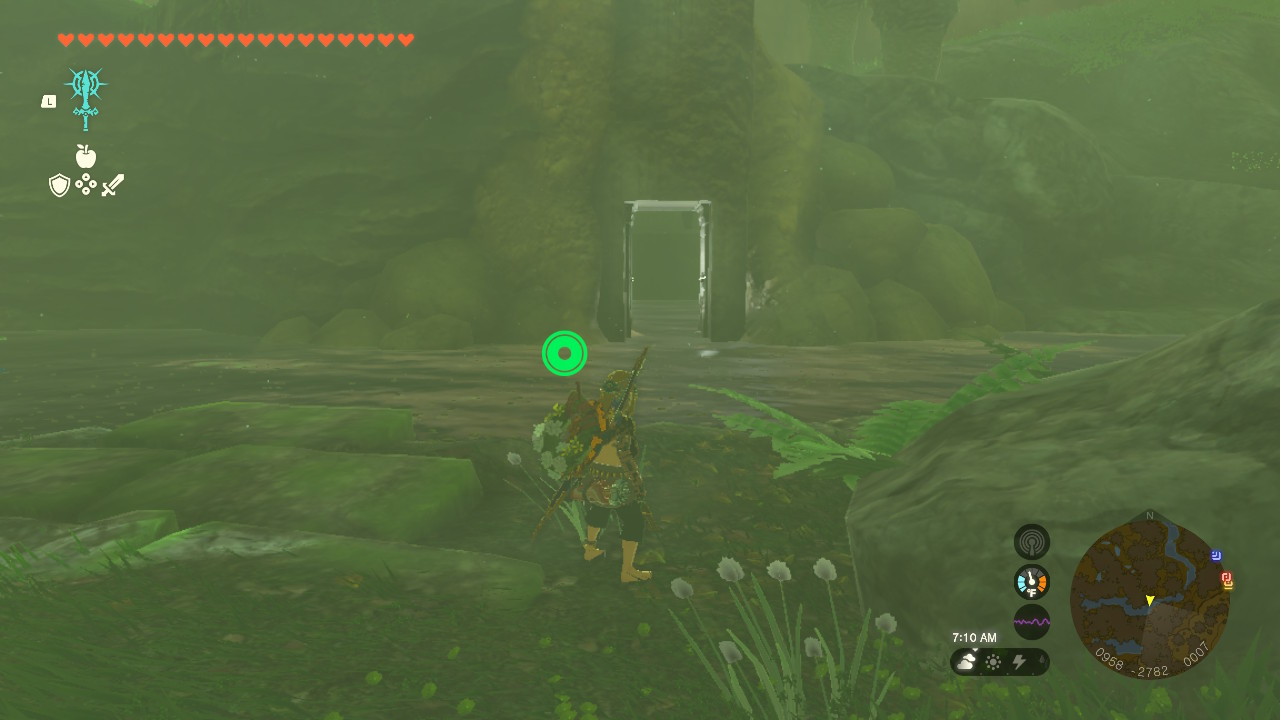The height and width of the screenshot is (720, 1280).
Task: Click the signal strength antenna icon
Action: 1031,541
